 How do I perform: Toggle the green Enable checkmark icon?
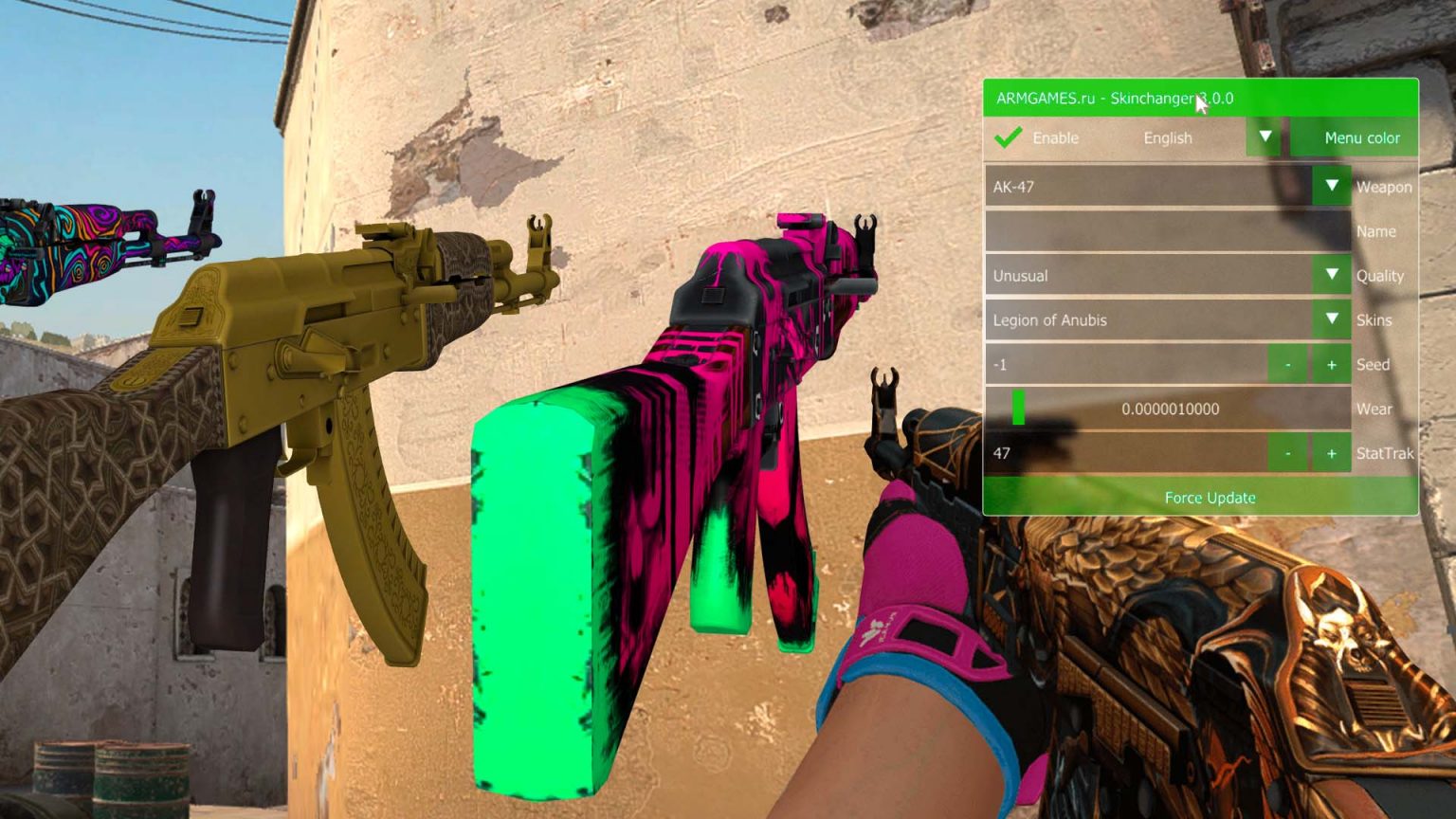(x=1008, y=137)
